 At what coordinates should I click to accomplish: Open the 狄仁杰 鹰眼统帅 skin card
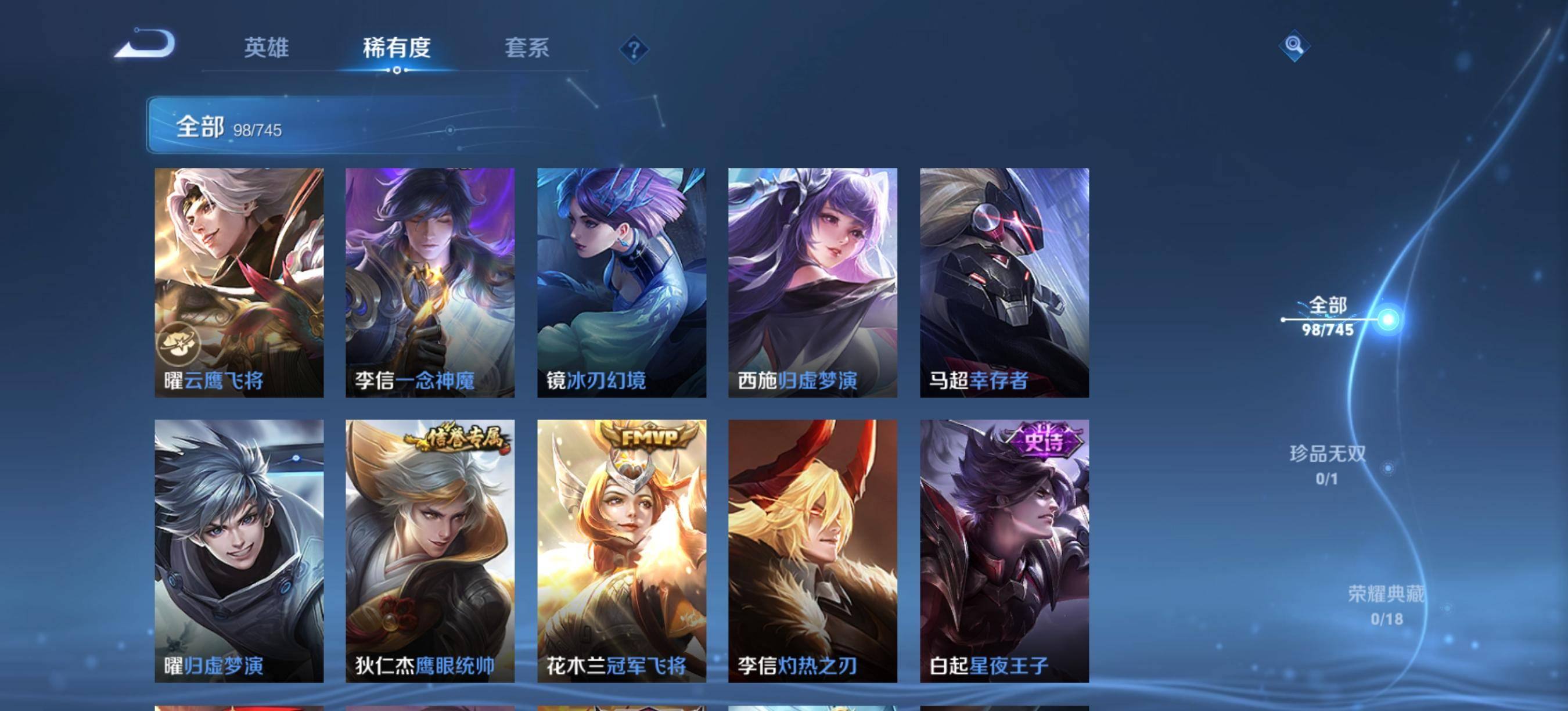point(430,550)
